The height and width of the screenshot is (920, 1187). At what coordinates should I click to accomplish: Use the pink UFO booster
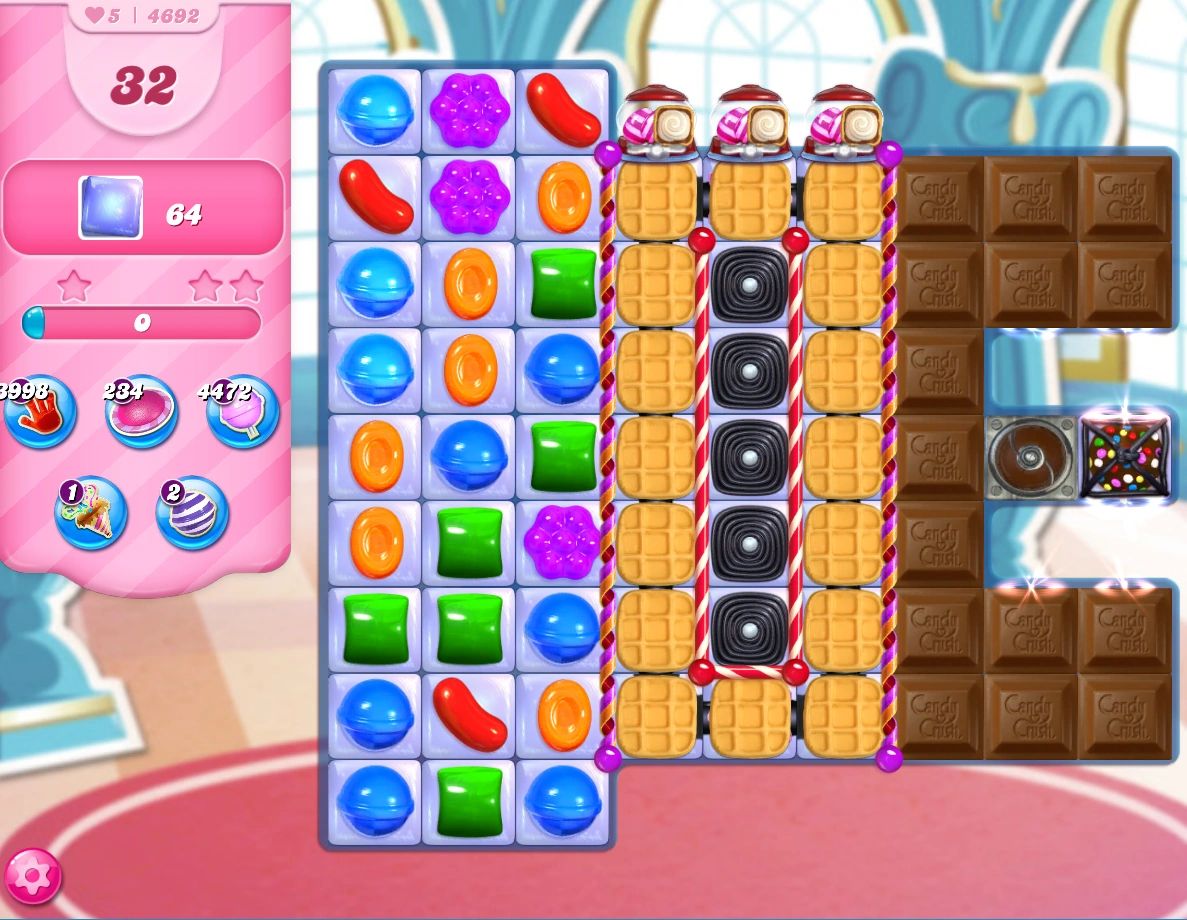pos(142,412)
